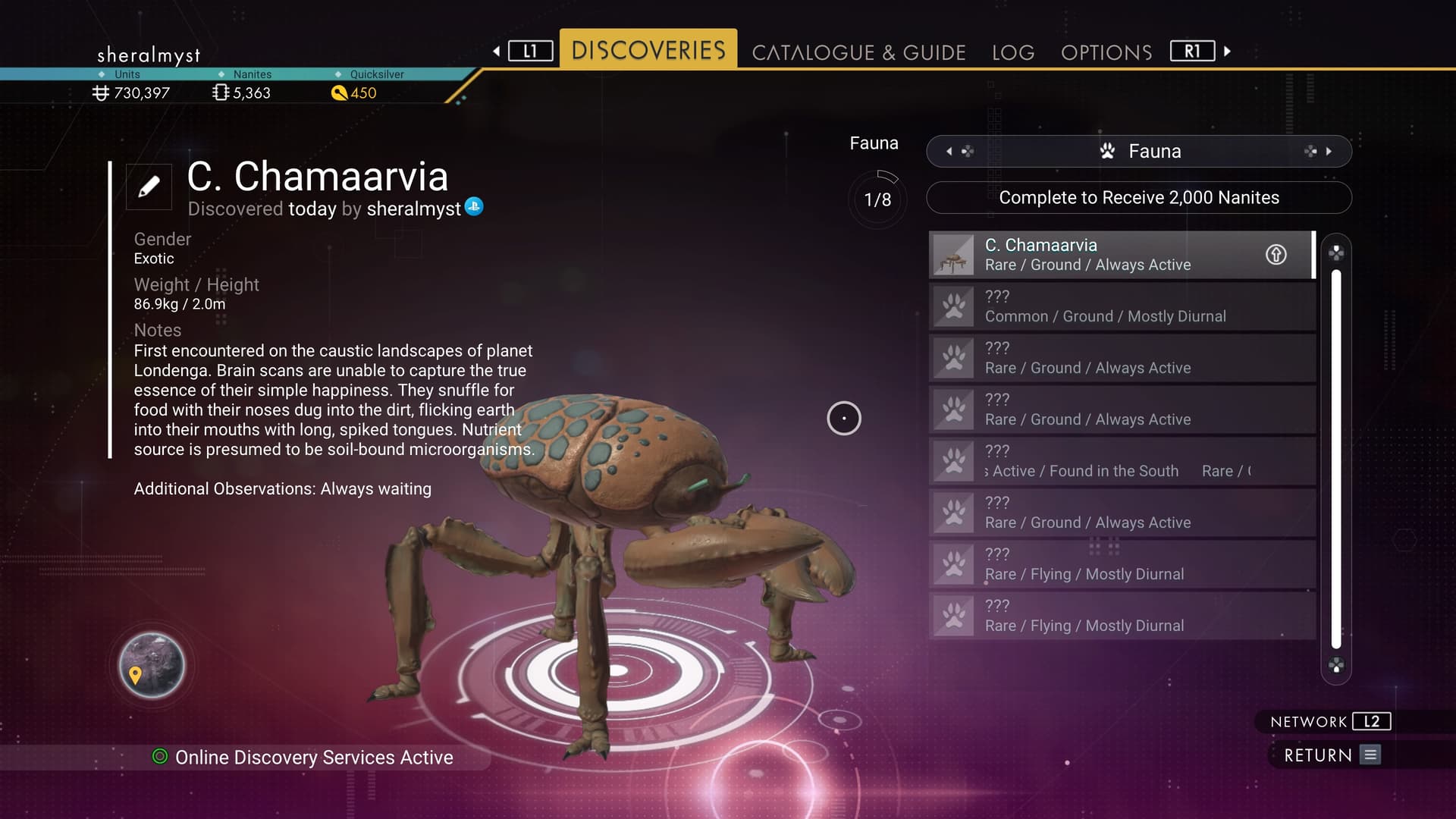Open the planet globe icon
Viewport: 1456px width, 819px height.
pos(152,666)
